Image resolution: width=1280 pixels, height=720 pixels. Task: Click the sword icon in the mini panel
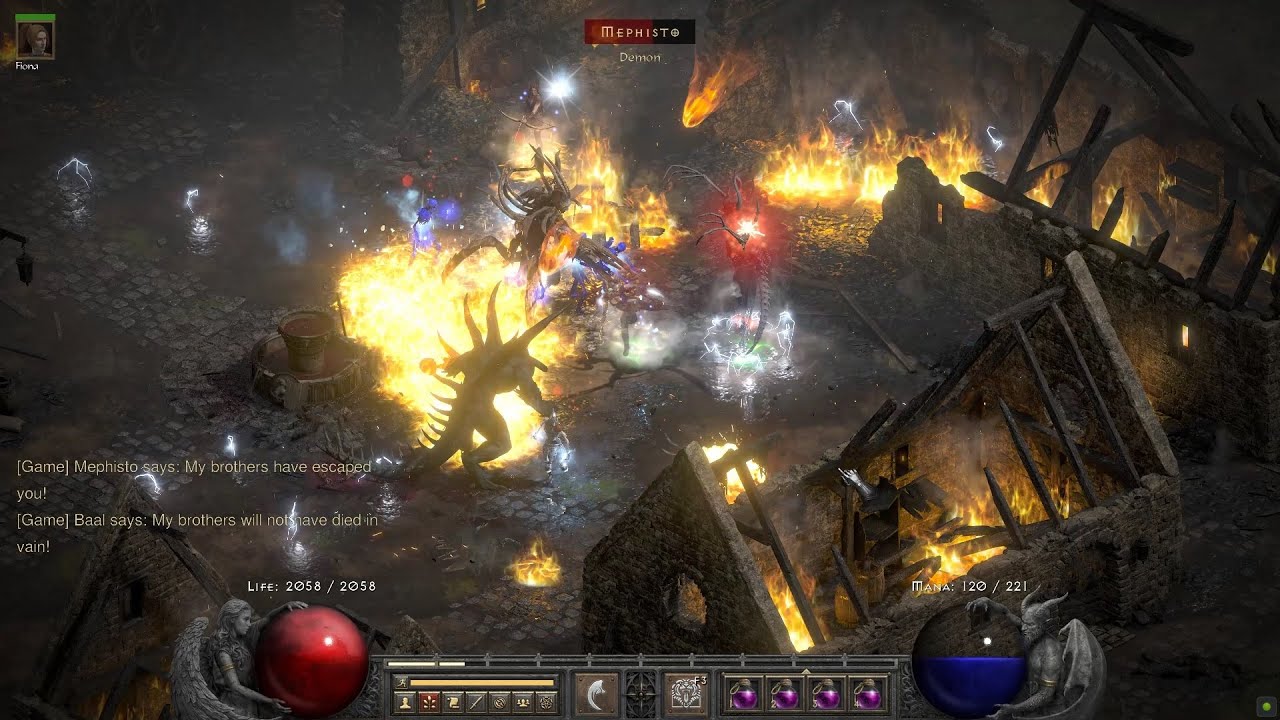[x=475, y=702]
